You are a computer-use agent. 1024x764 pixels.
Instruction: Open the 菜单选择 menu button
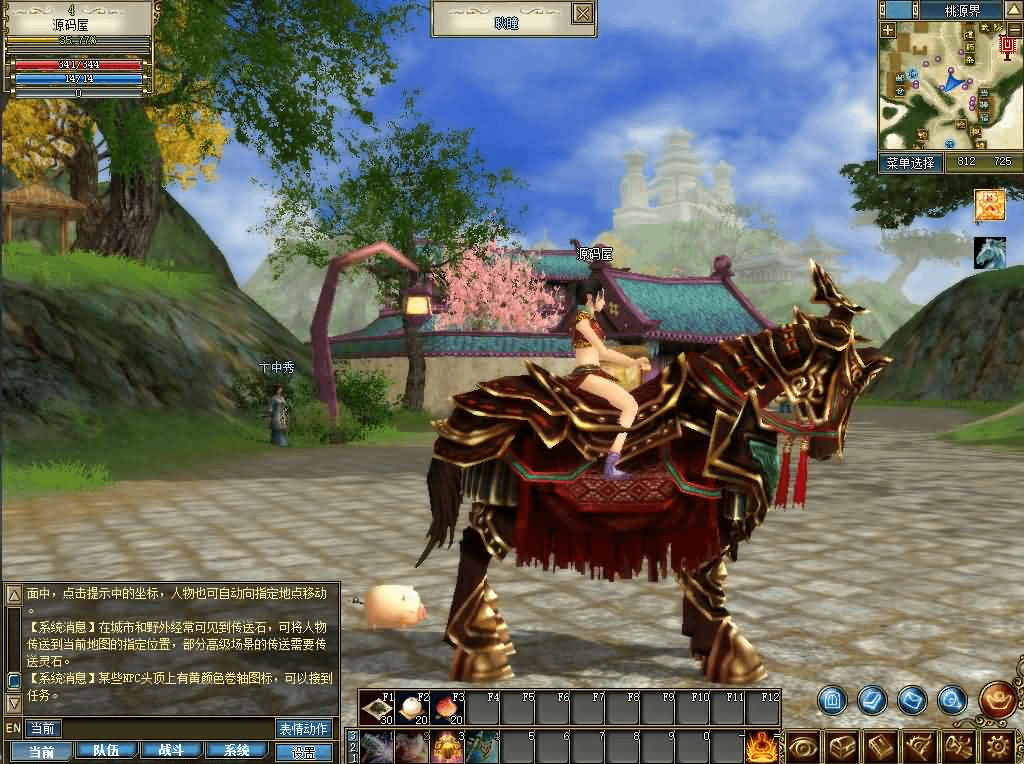(910, 162)
